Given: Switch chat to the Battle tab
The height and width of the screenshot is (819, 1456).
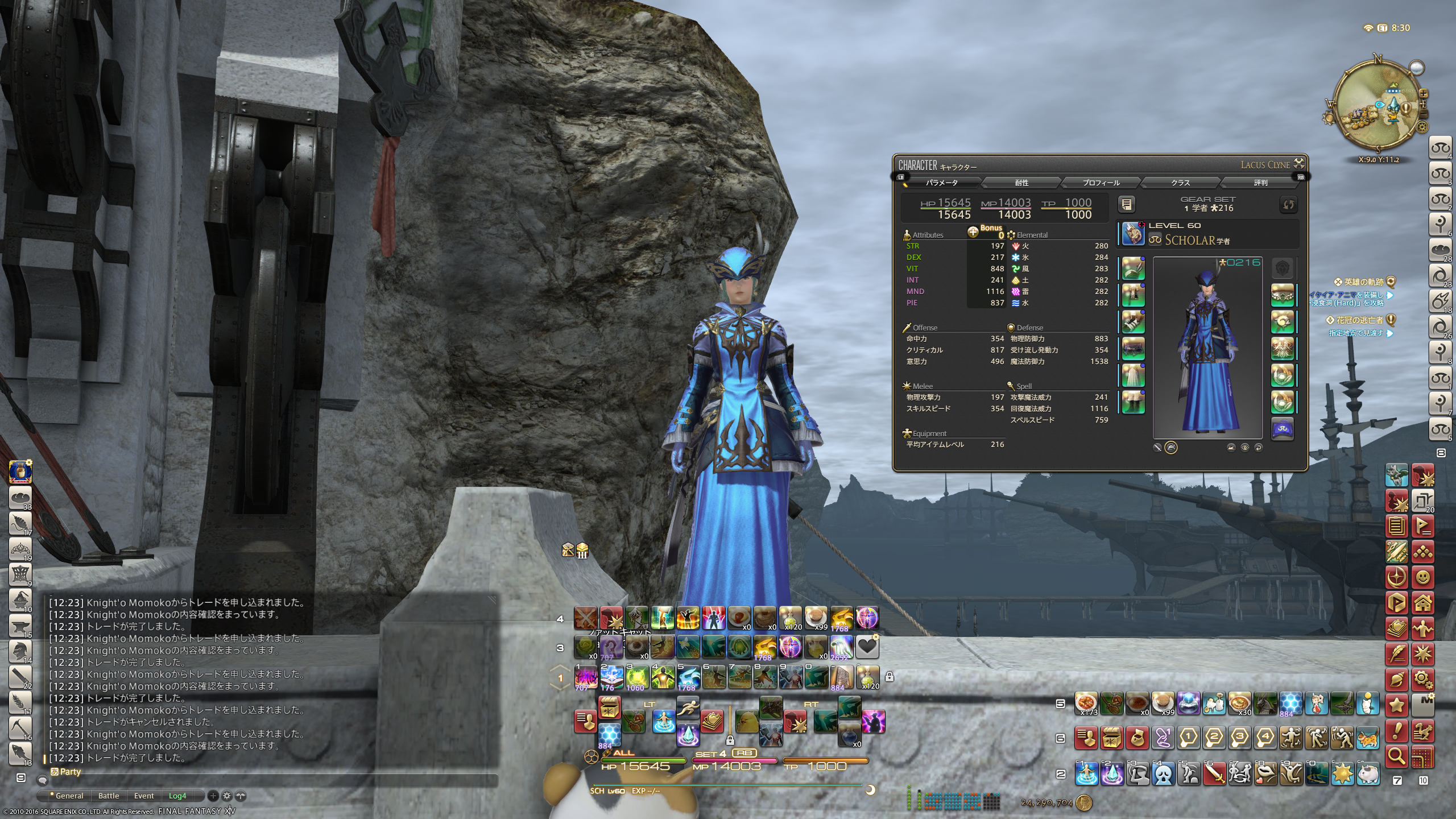Looking at the screenshot, I should pos(109,796).
